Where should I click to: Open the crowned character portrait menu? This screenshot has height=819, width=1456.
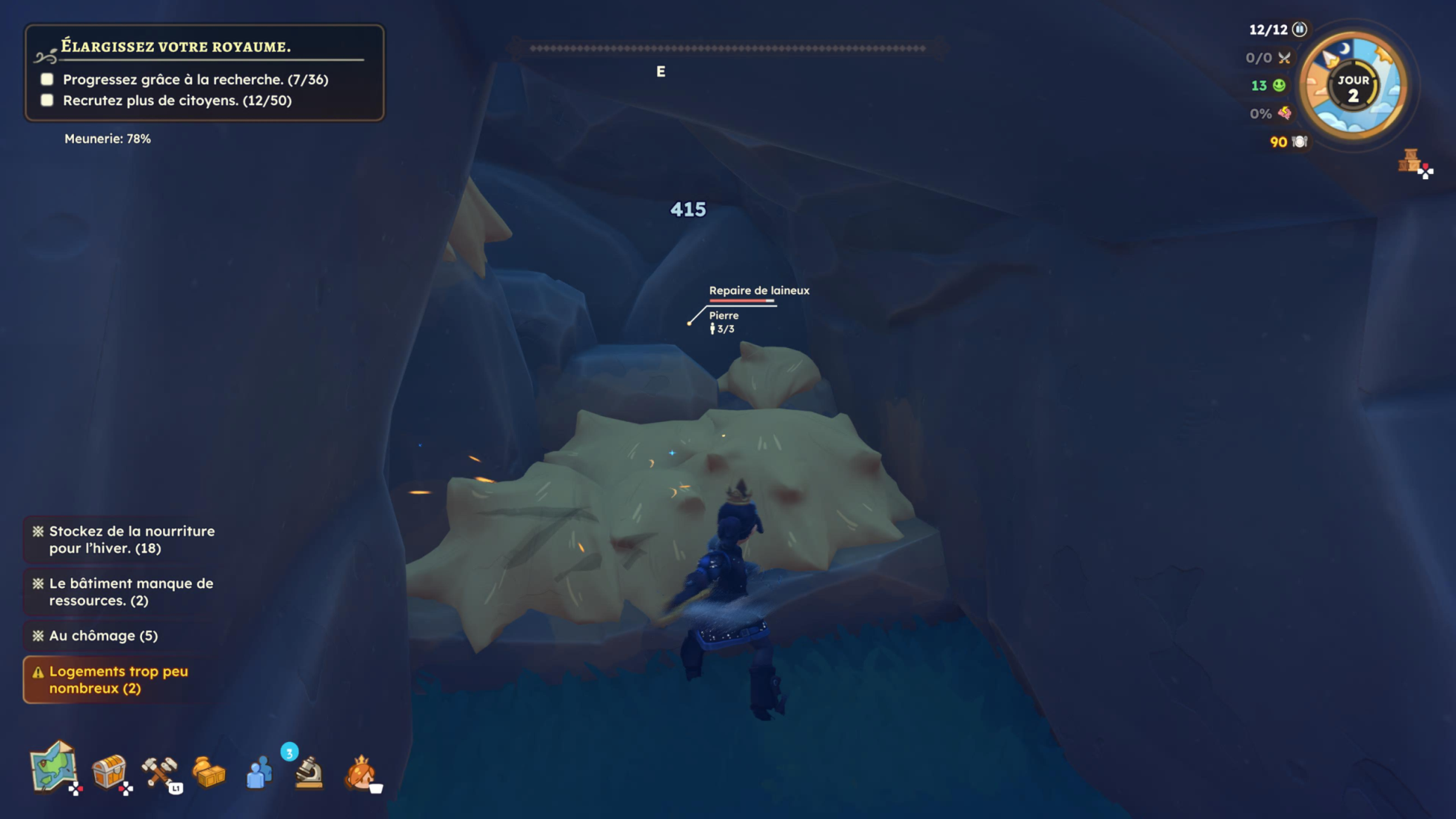(x=361, y=773)
